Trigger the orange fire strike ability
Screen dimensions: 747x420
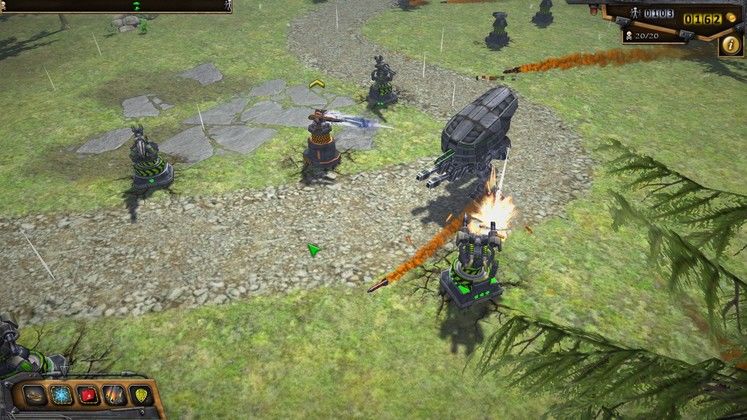(x=115, y=396)
